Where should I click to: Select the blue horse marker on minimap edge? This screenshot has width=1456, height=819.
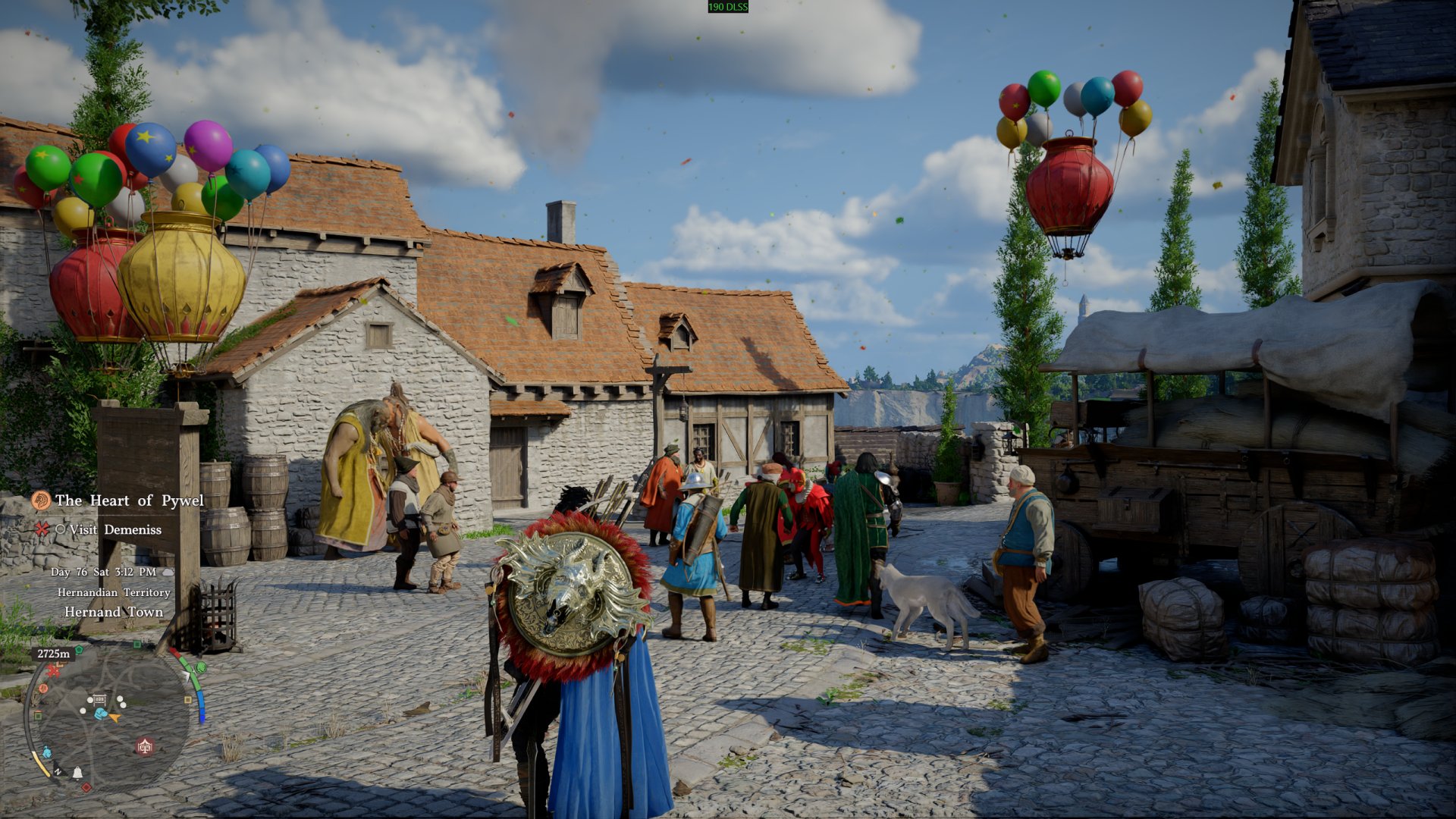[46, 753]
